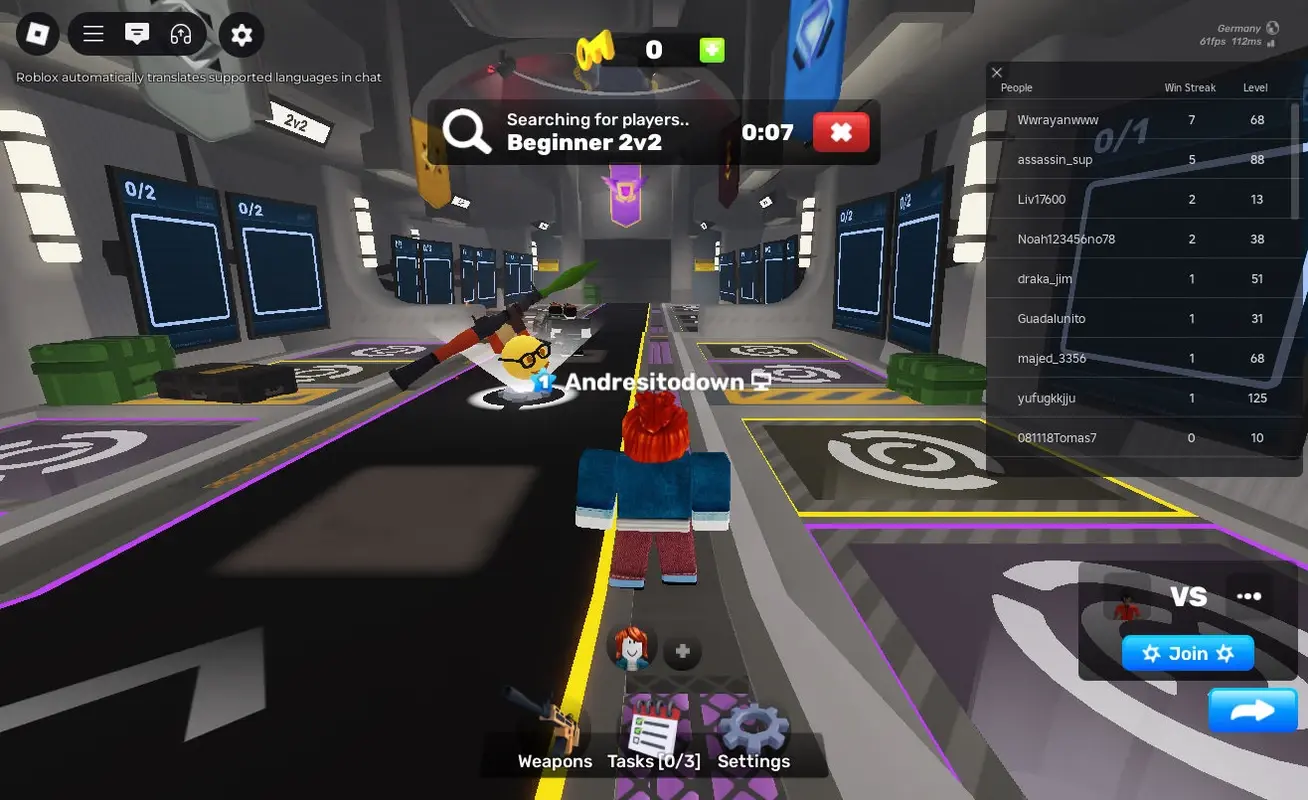Screen dimensions: 1308x800
Task: Open the in-game Settings gear at the bottom
Action: tap(753, 725)
